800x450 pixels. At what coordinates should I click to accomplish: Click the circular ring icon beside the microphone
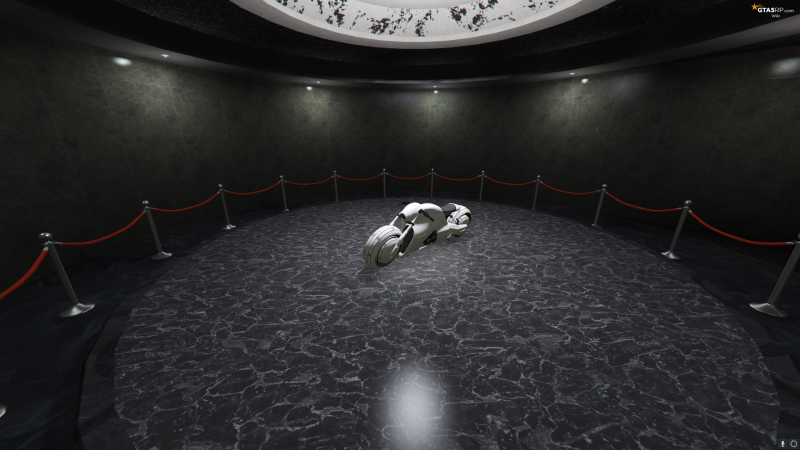[793, 442]
